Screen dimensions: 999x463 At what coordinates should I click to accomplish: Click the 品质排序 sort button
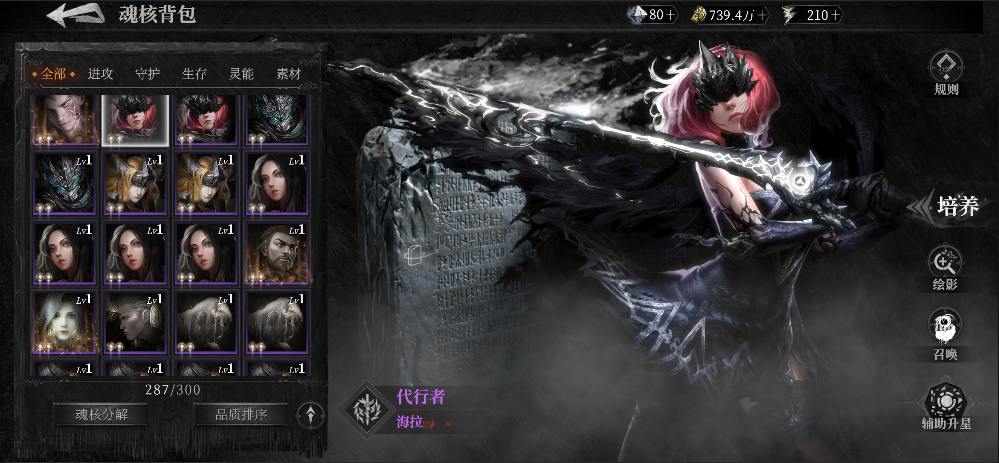pos(239,414)
